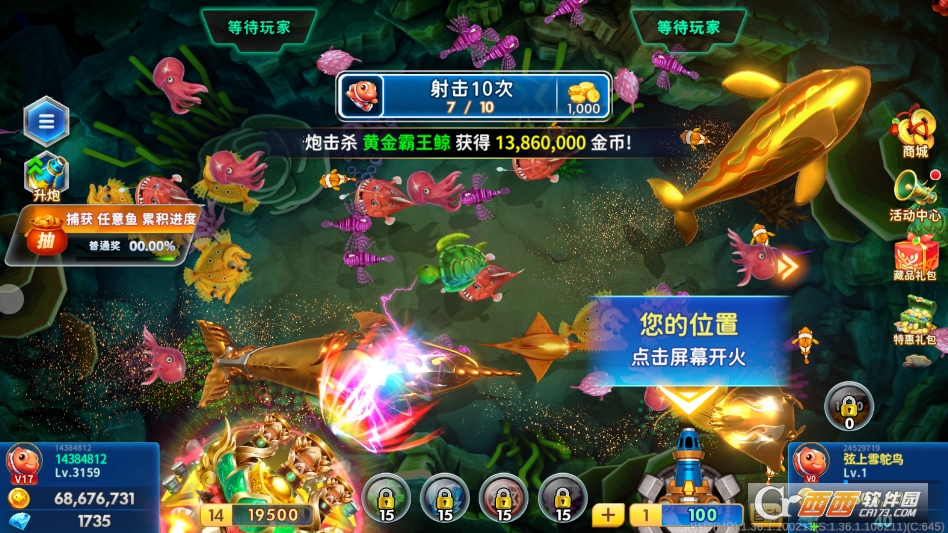Open the 特惠礼包 treasure chest offer
The image size is (948, 533).
915,322
